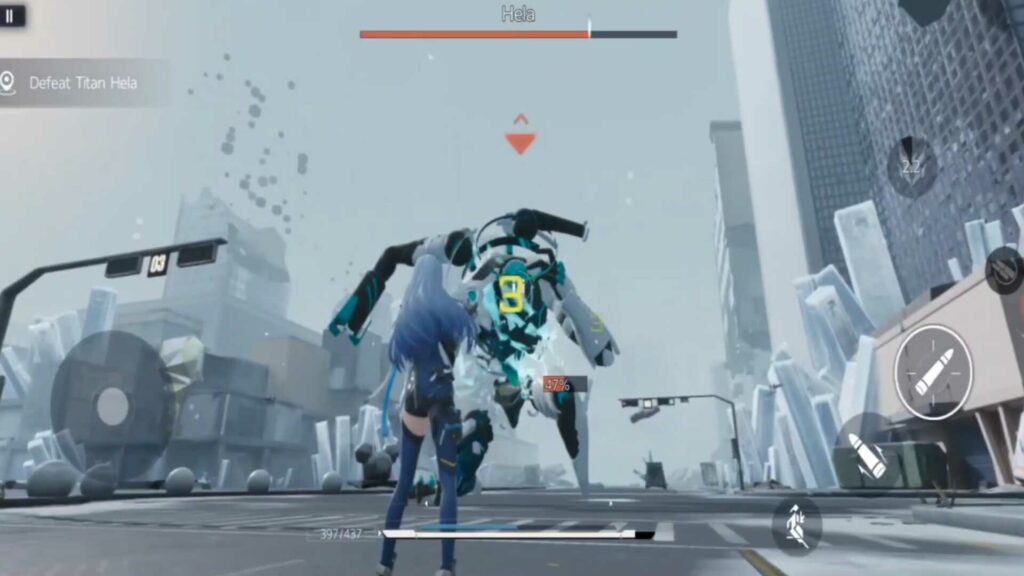The width and height of the screenshot is (1024, 576).
Task: Activate the weapon skill icon at right edge
Action: 1005,270
